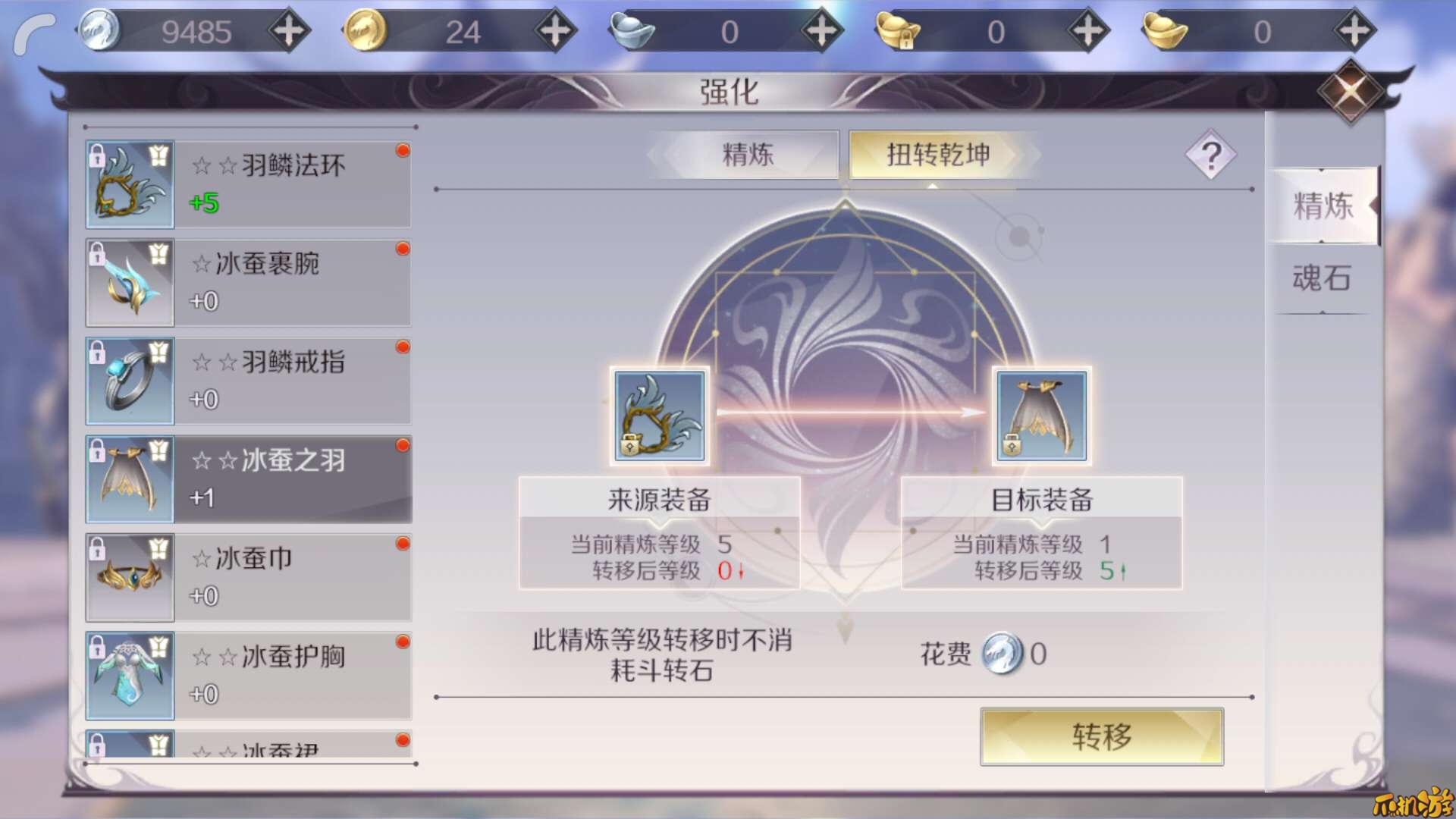Click the red notification dot on 冰蚕裙
The height and width of the screenshot is (819, 1456).
(401, 741)
